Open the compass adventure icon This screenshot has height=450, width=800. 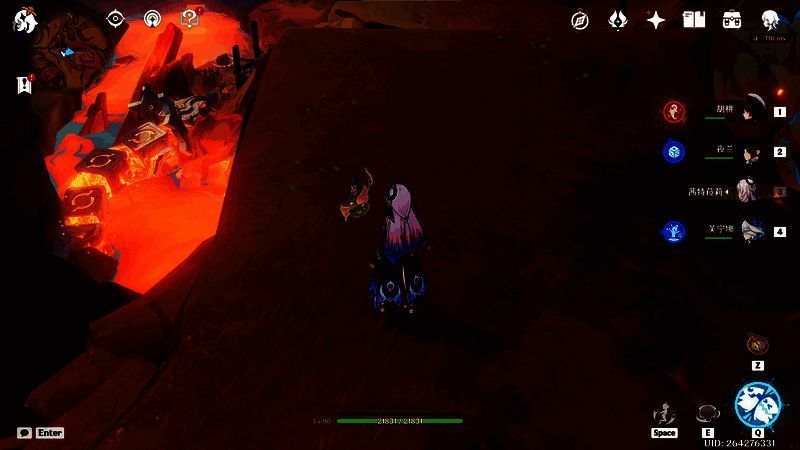pos(580,20)
